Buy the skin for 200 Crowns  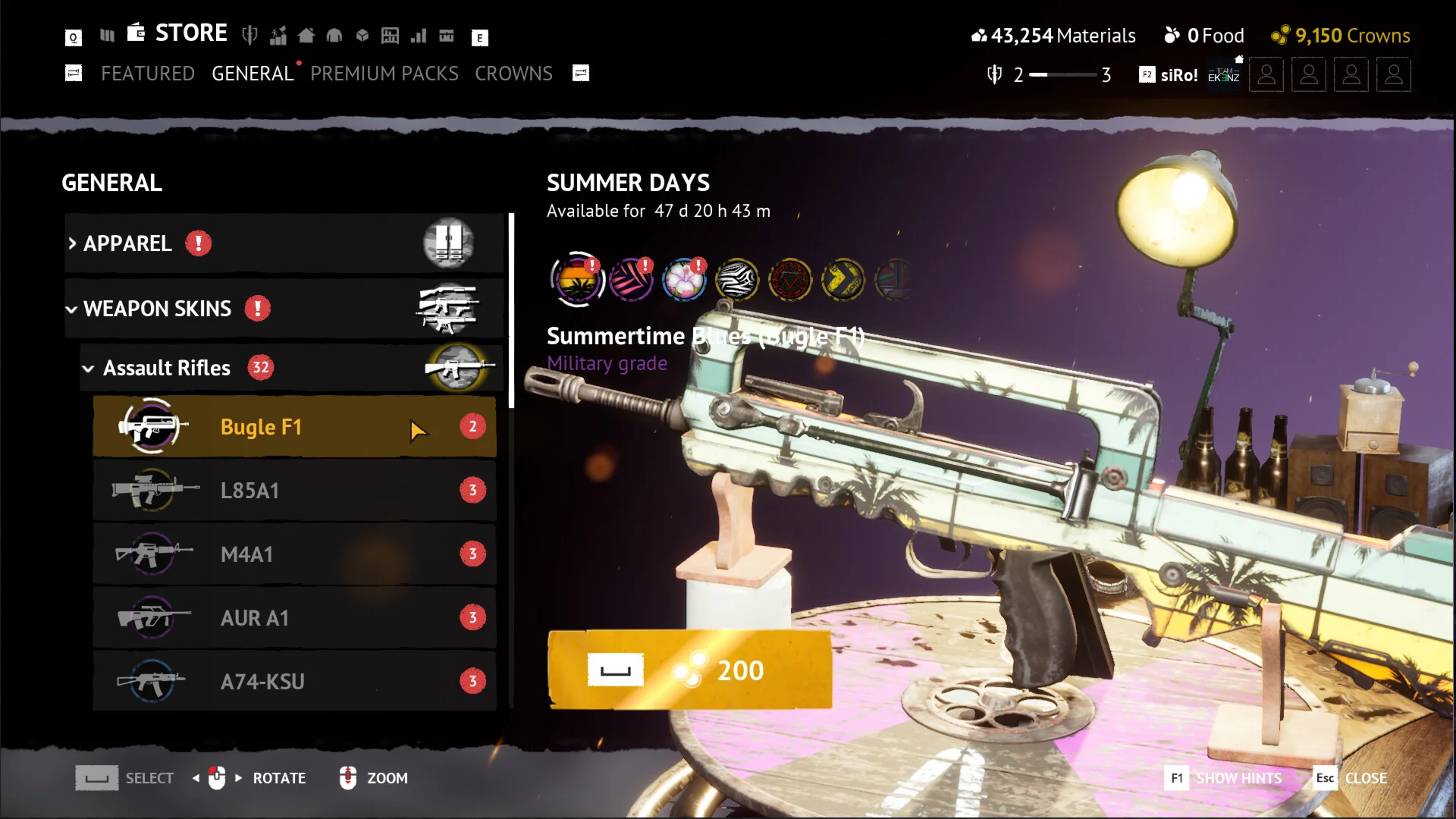click(x=689, y=670)
